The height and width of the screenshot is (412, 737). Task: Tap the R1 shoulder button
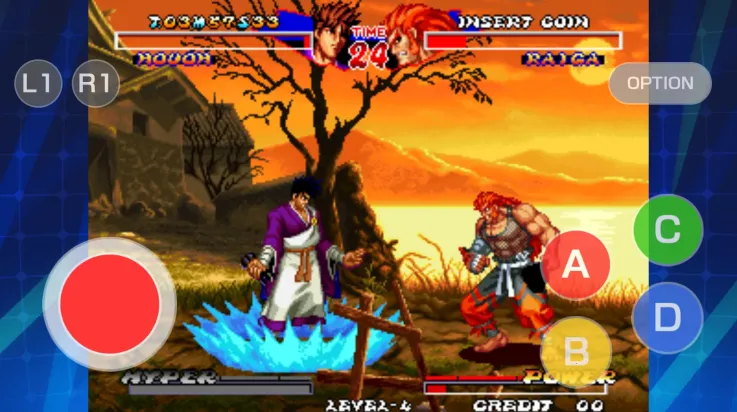(96, 84)
